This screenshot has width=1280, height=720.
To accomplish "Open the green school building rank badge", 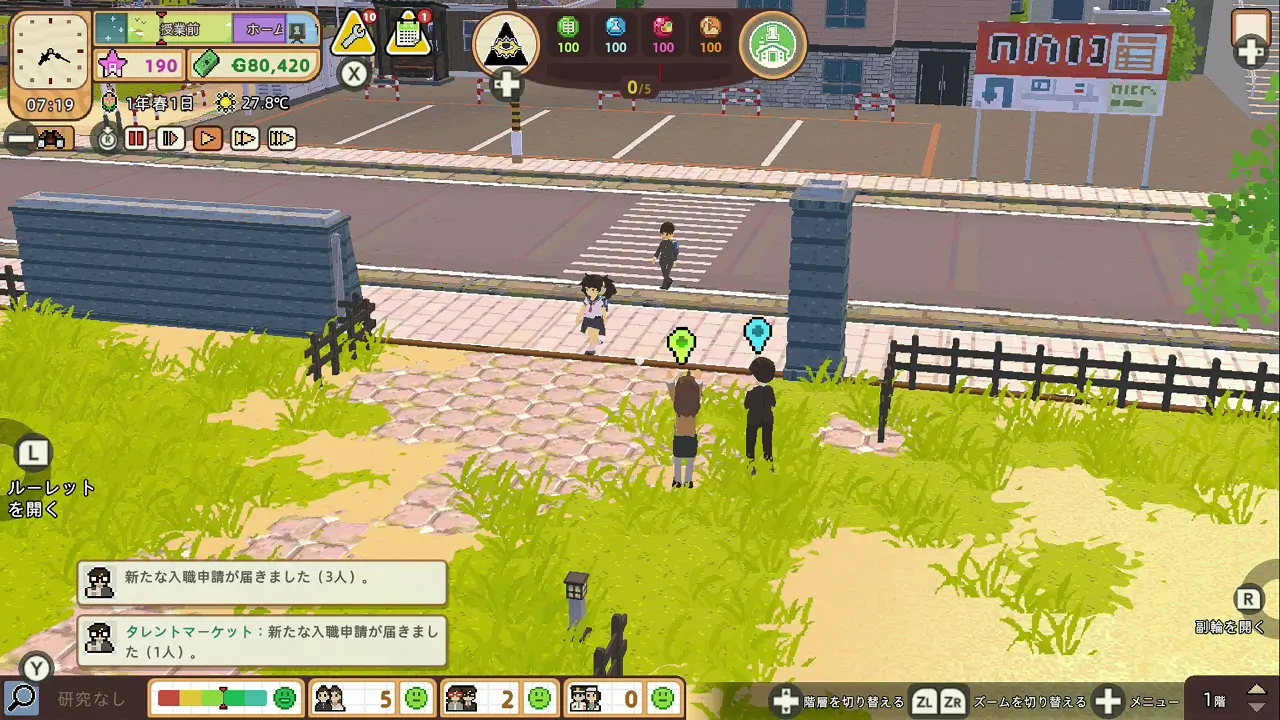I will pyautogui.click(x=773, y=44).
